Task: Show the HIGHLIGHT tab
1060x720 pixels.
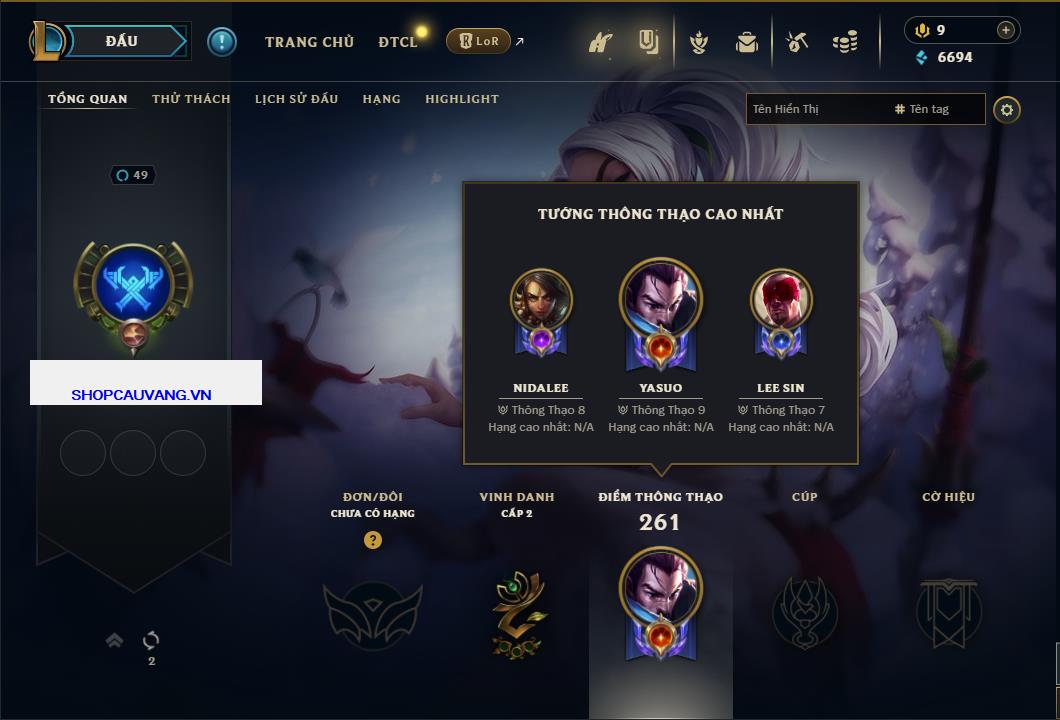Action: click(x=461, y=99)
